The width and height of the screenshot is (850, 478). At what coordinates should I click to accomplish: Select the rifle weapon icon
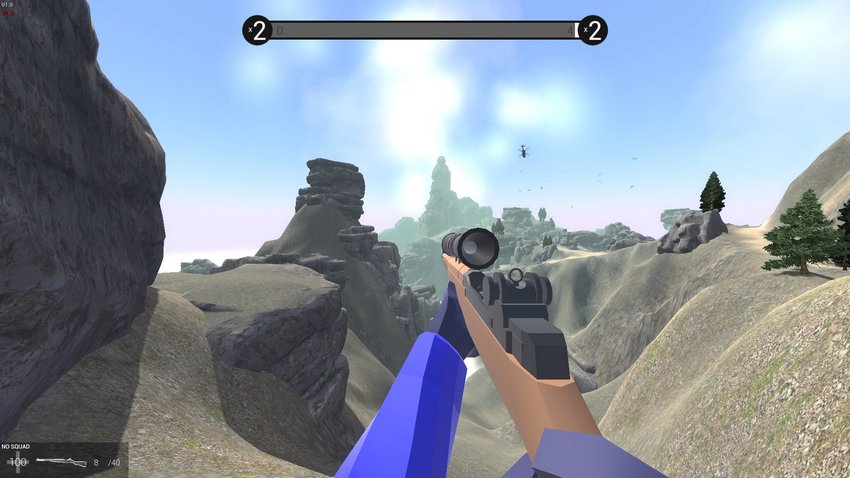pos(60,462)
